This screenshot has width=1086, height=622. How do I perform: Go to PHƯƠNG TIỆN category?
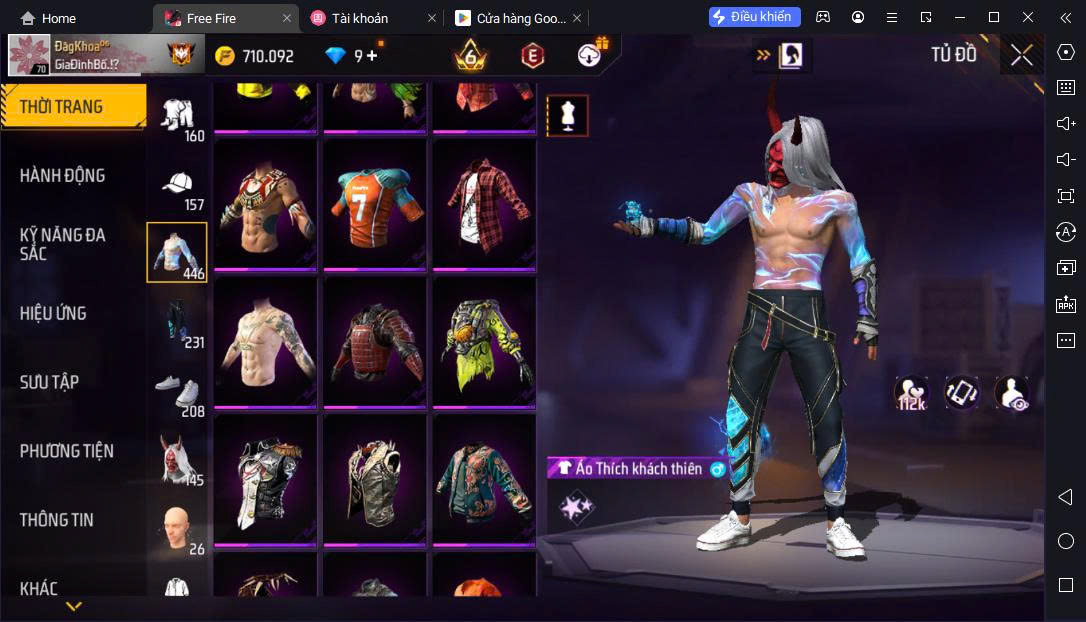66,451
